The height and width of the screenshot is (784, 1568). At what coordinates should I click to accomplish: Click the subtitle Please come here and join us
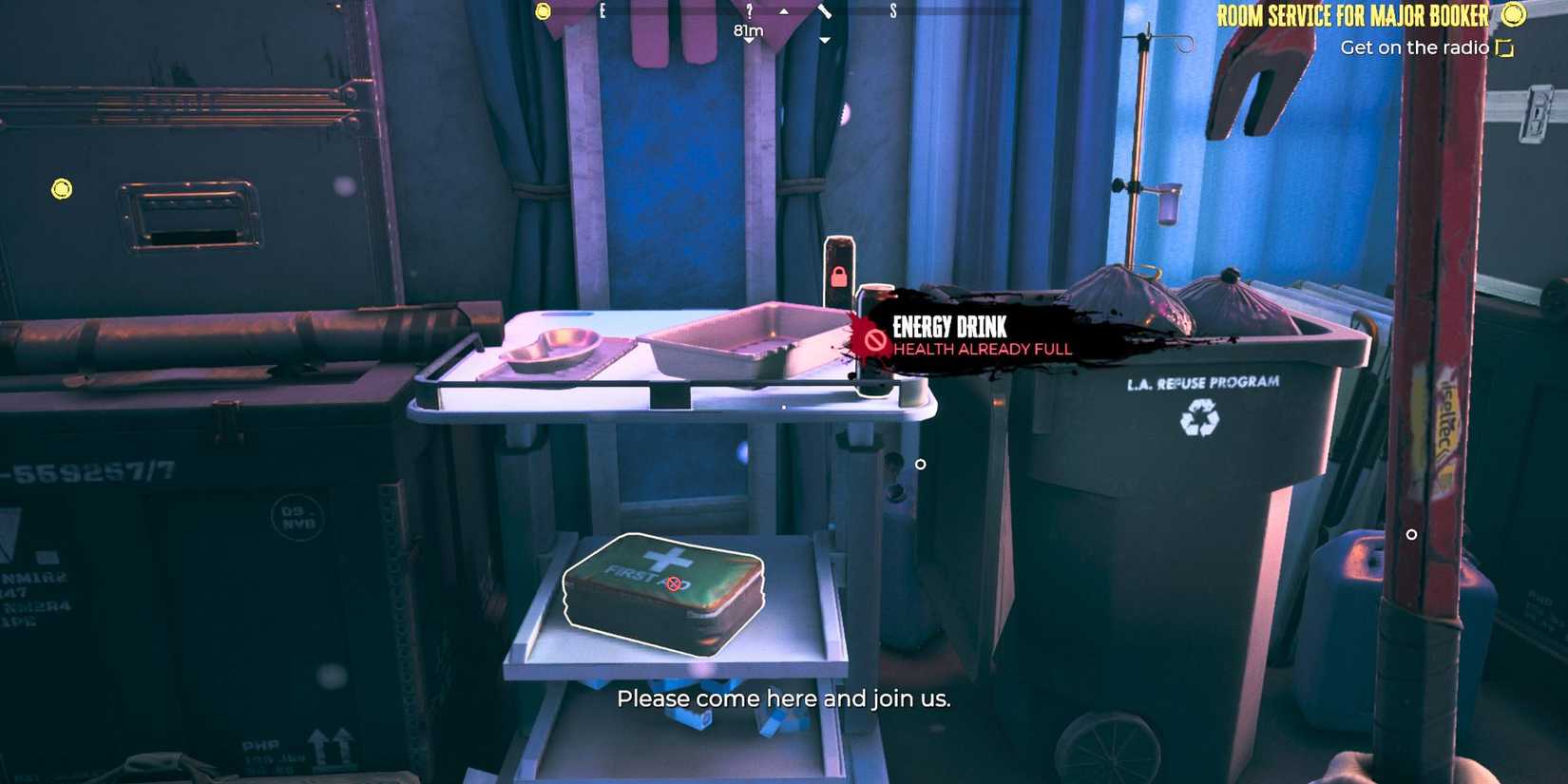(785, 698)
